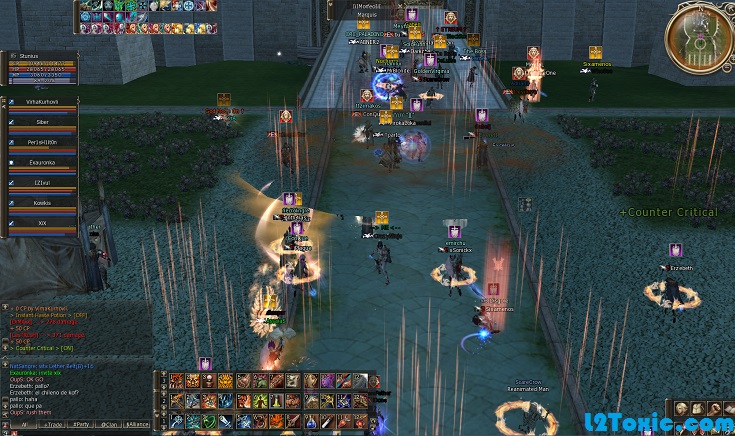The height and width of the screenshot is (436, 735).
Task: Switch to the +Trade chat tab
Action: point(52,425)
